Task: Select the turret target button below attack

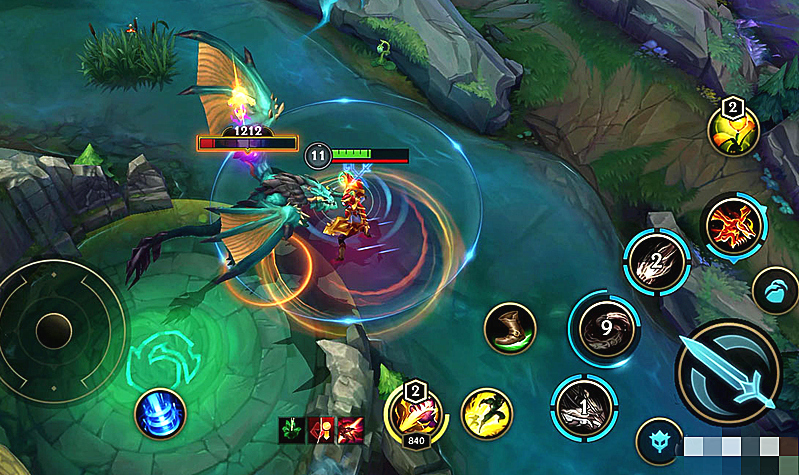Action: coord(660,442)
